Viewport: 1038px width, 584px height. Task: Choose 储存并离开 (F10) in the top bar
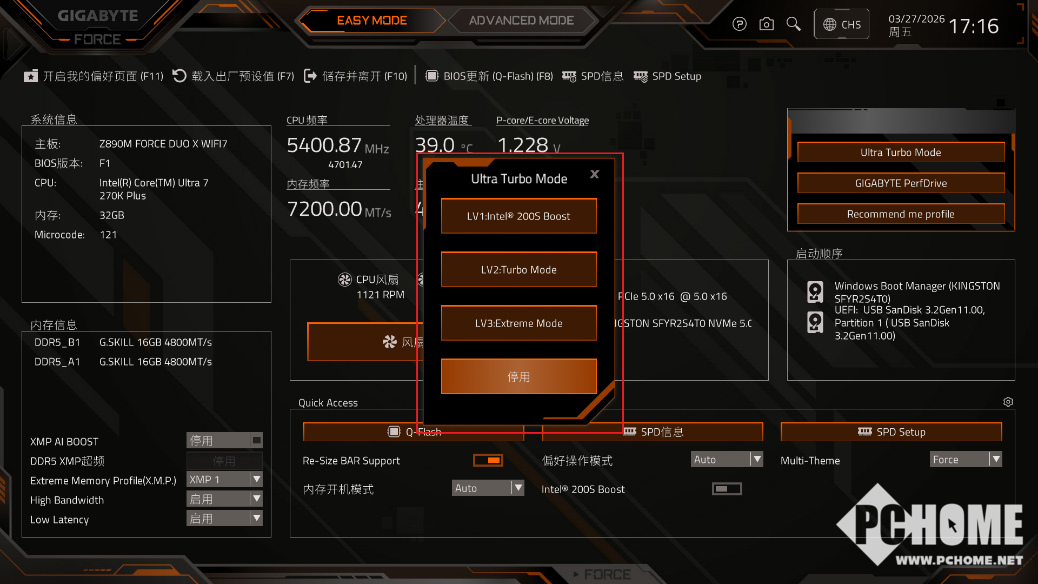coord(355,76)
